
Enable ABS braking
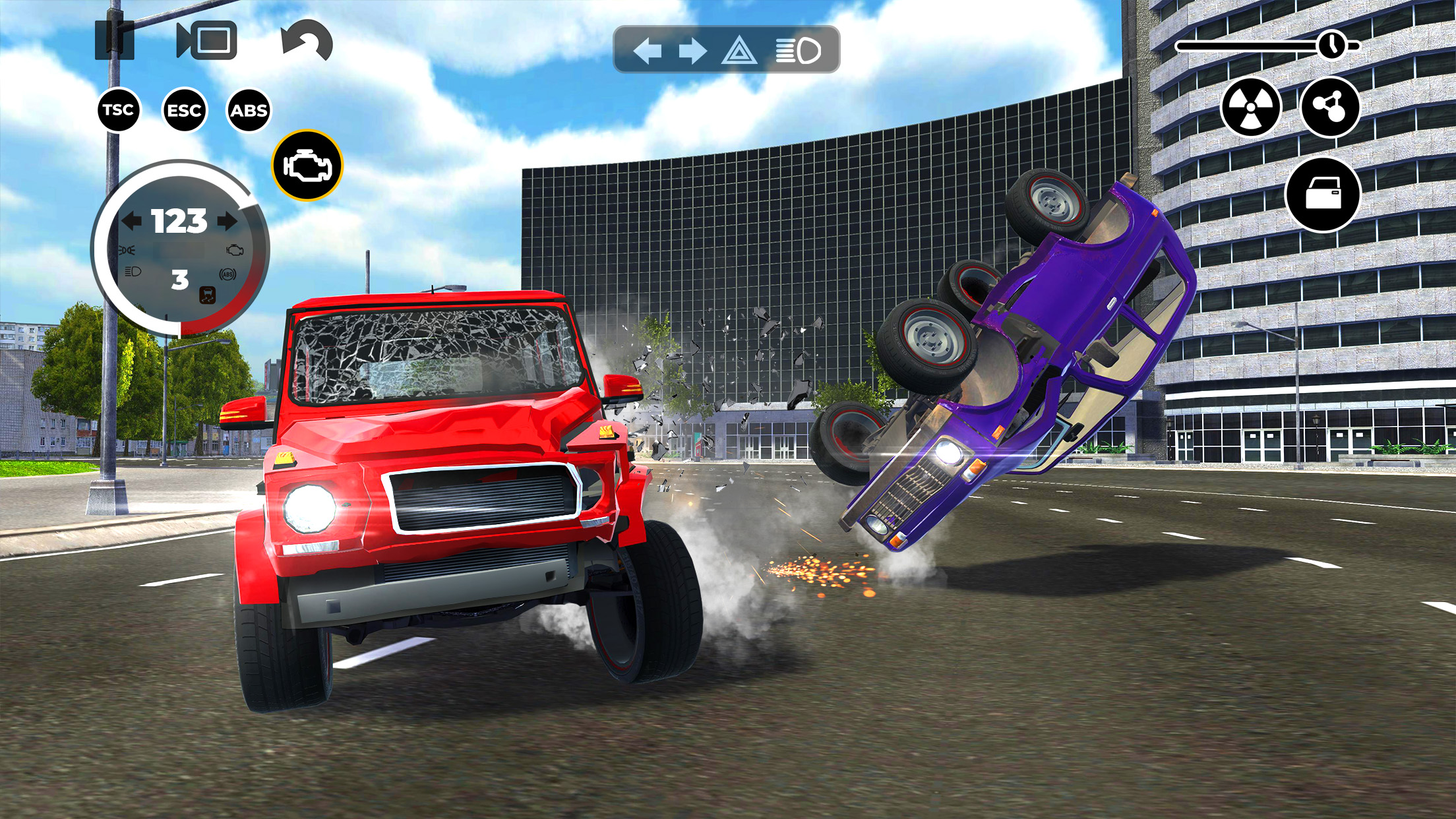[251, 109]
